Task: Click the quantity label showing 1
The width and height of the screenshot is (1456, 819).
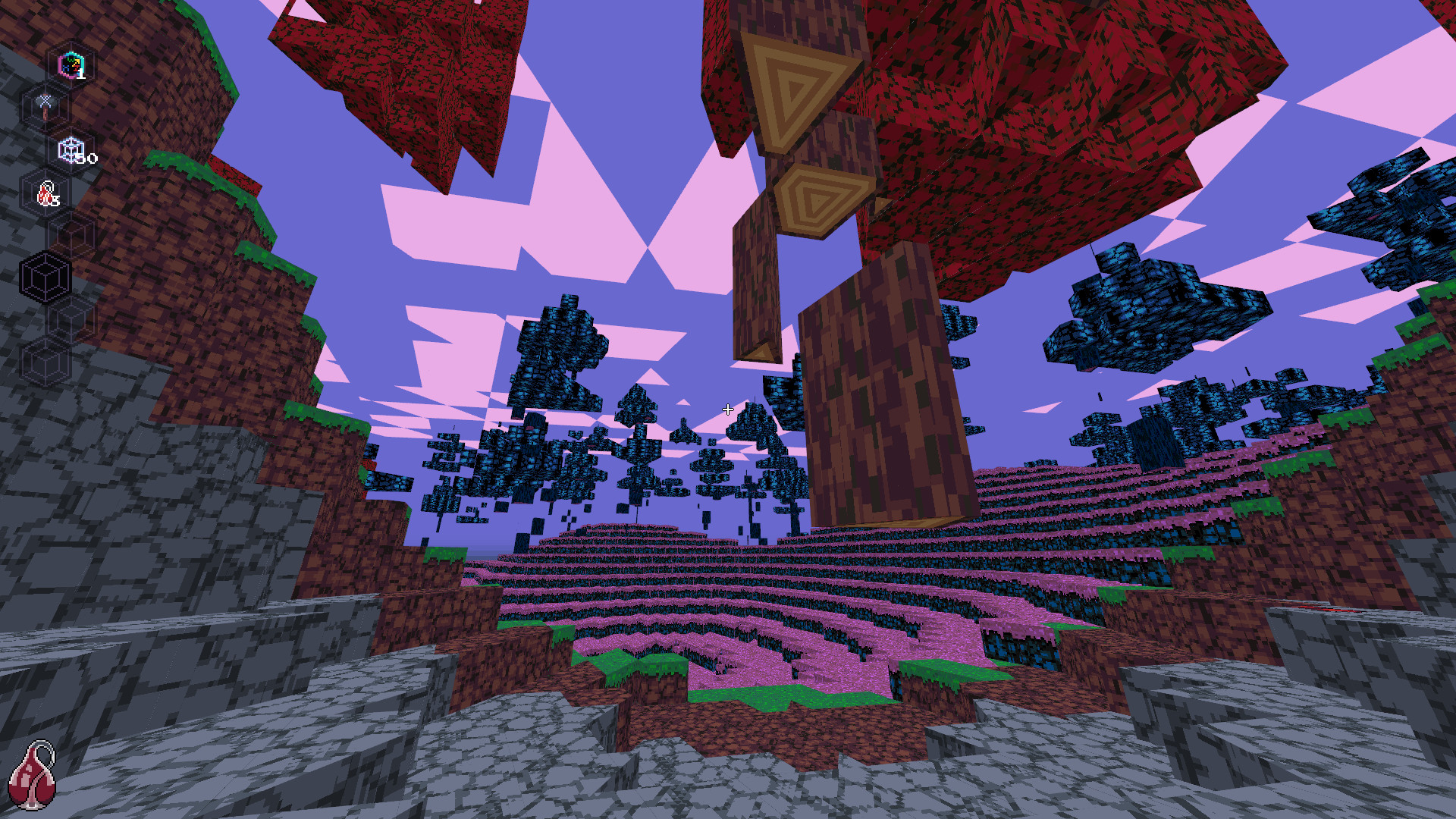Action: coord(80,74)
